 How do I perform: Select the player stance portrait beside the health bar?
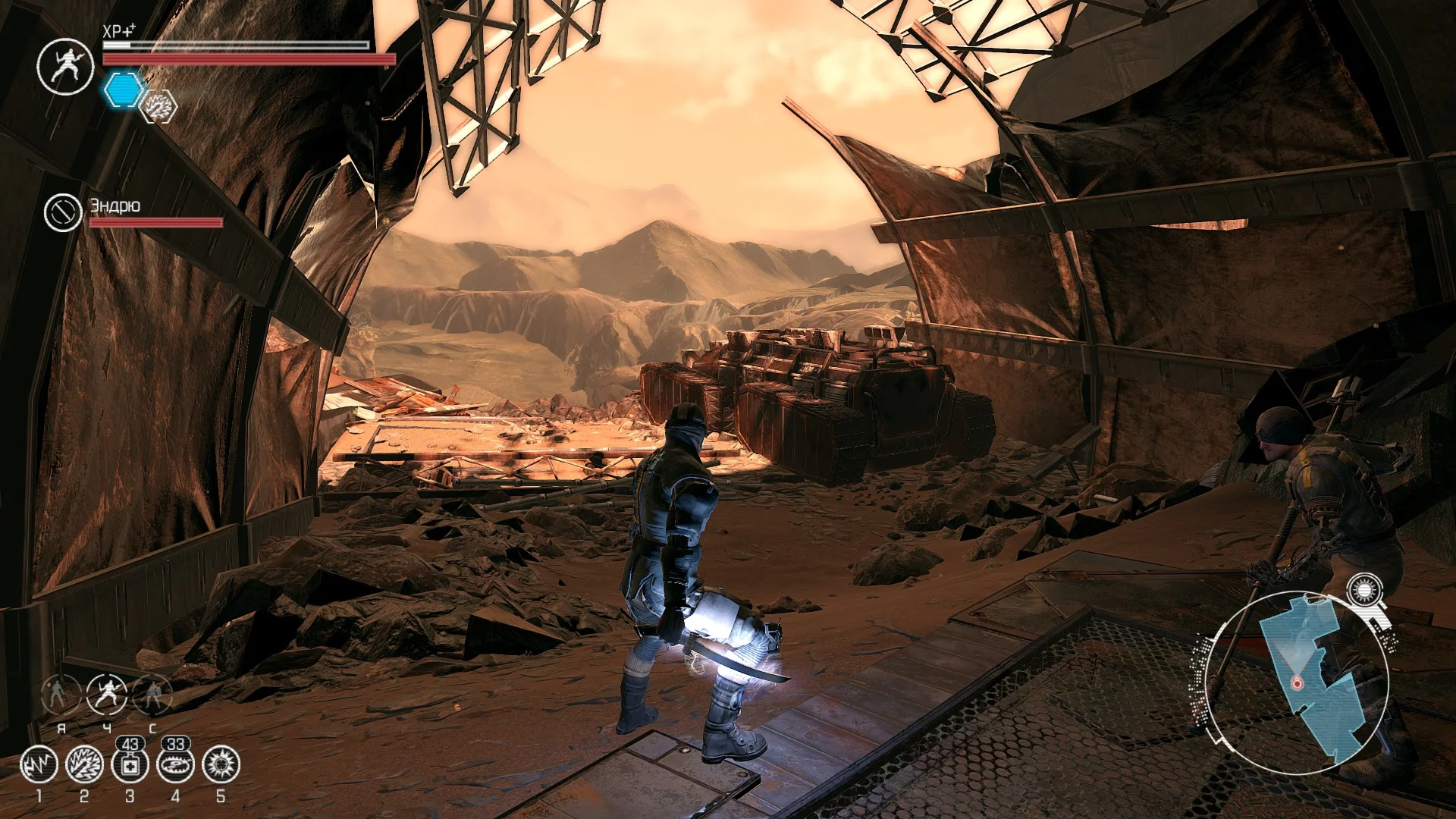coord(65,66)
